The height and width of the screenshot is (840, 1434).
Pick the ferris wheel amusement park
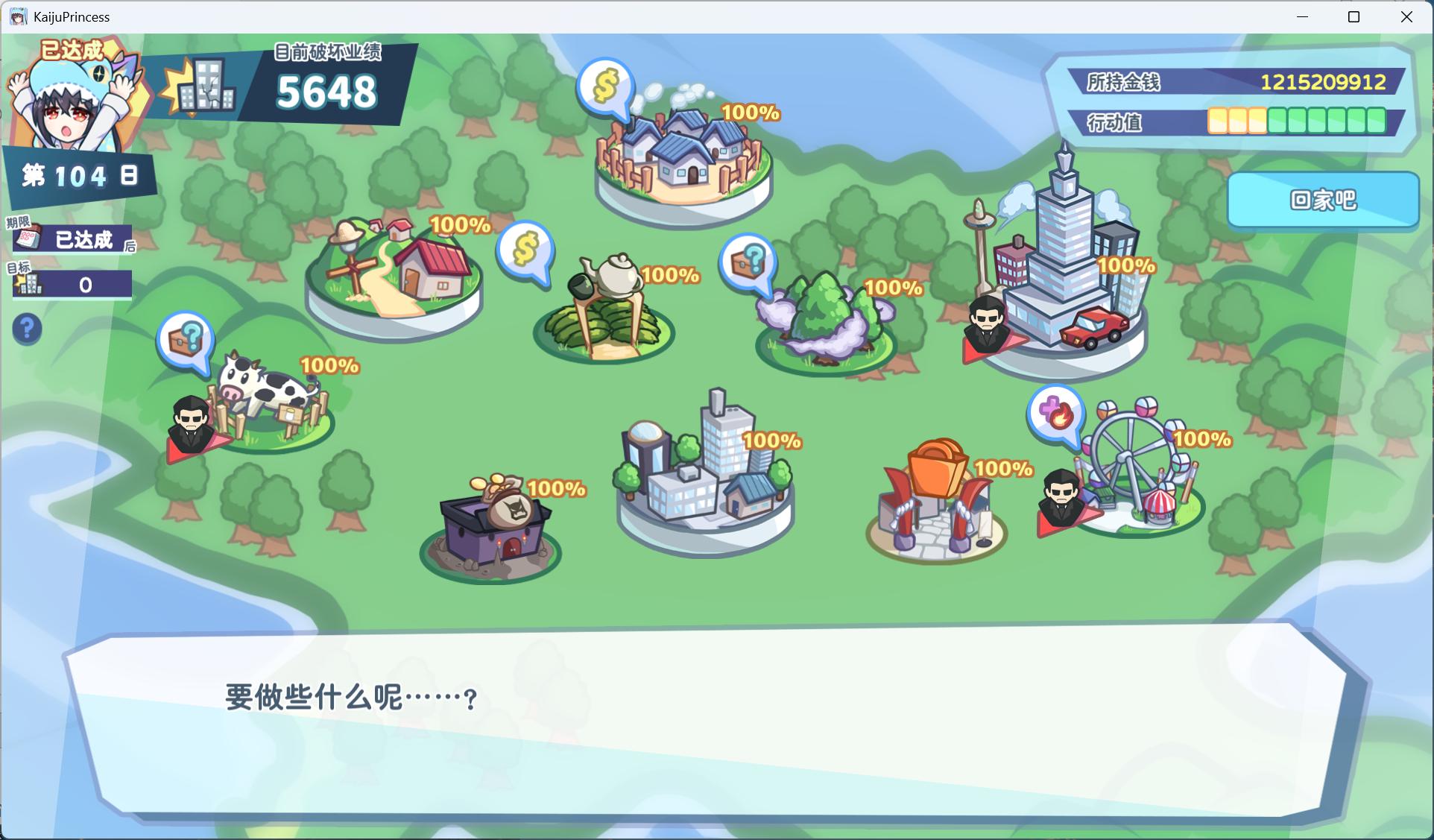pos(1137,470)
